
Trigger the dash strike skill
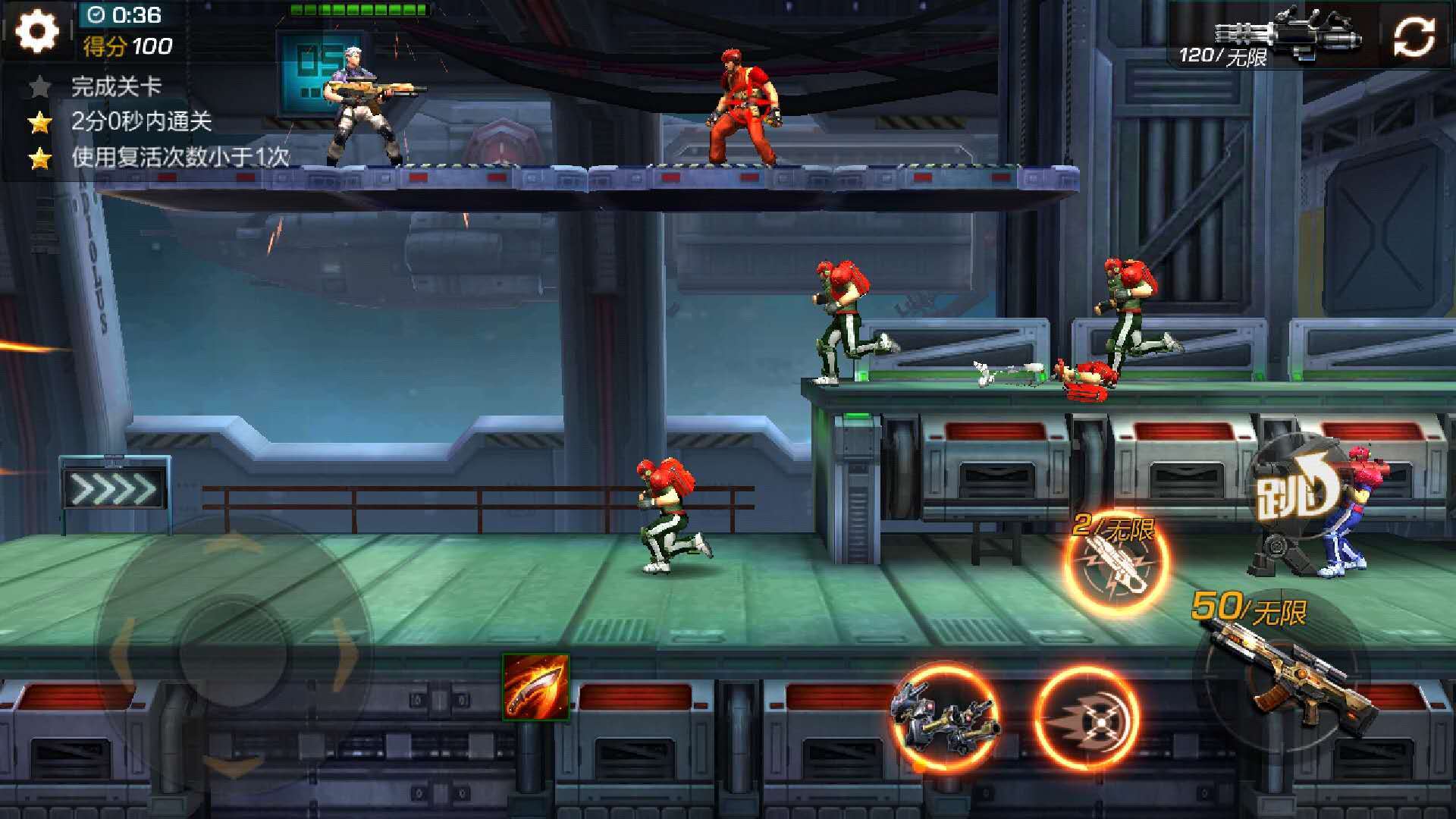point(1086,717)
